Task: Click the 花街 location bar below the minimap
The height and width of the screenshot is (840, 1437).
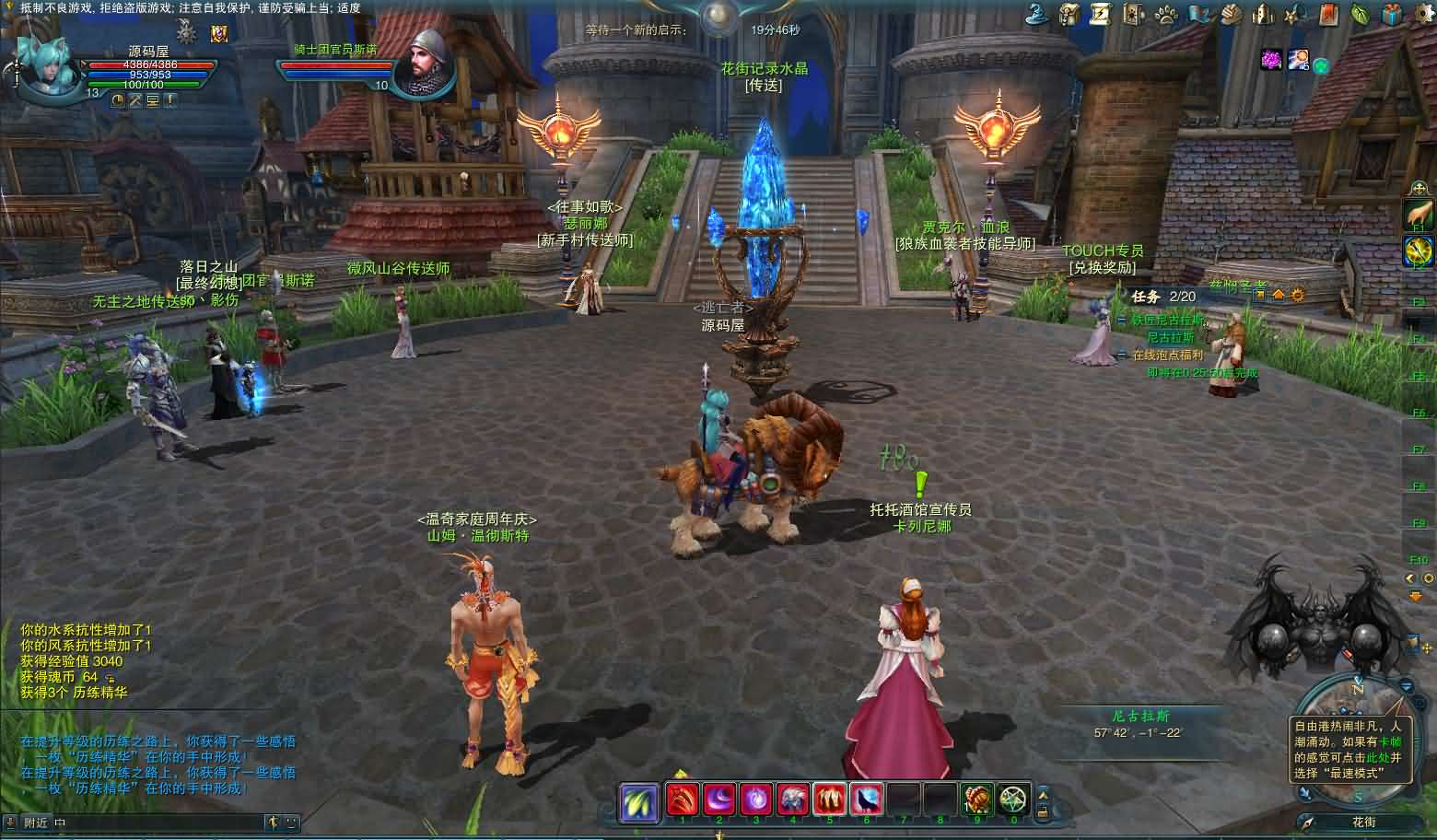Action: [x=1363, y=822]
